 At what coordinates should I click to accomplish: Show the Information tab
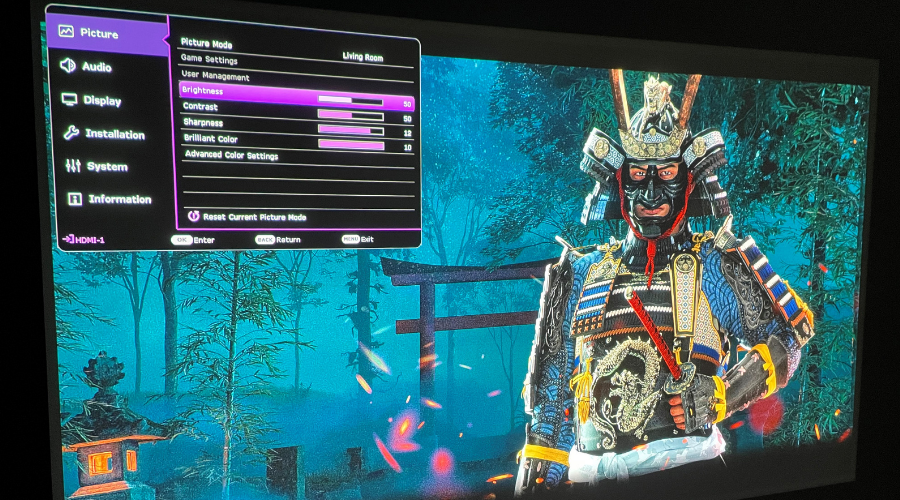click(119, 199)
